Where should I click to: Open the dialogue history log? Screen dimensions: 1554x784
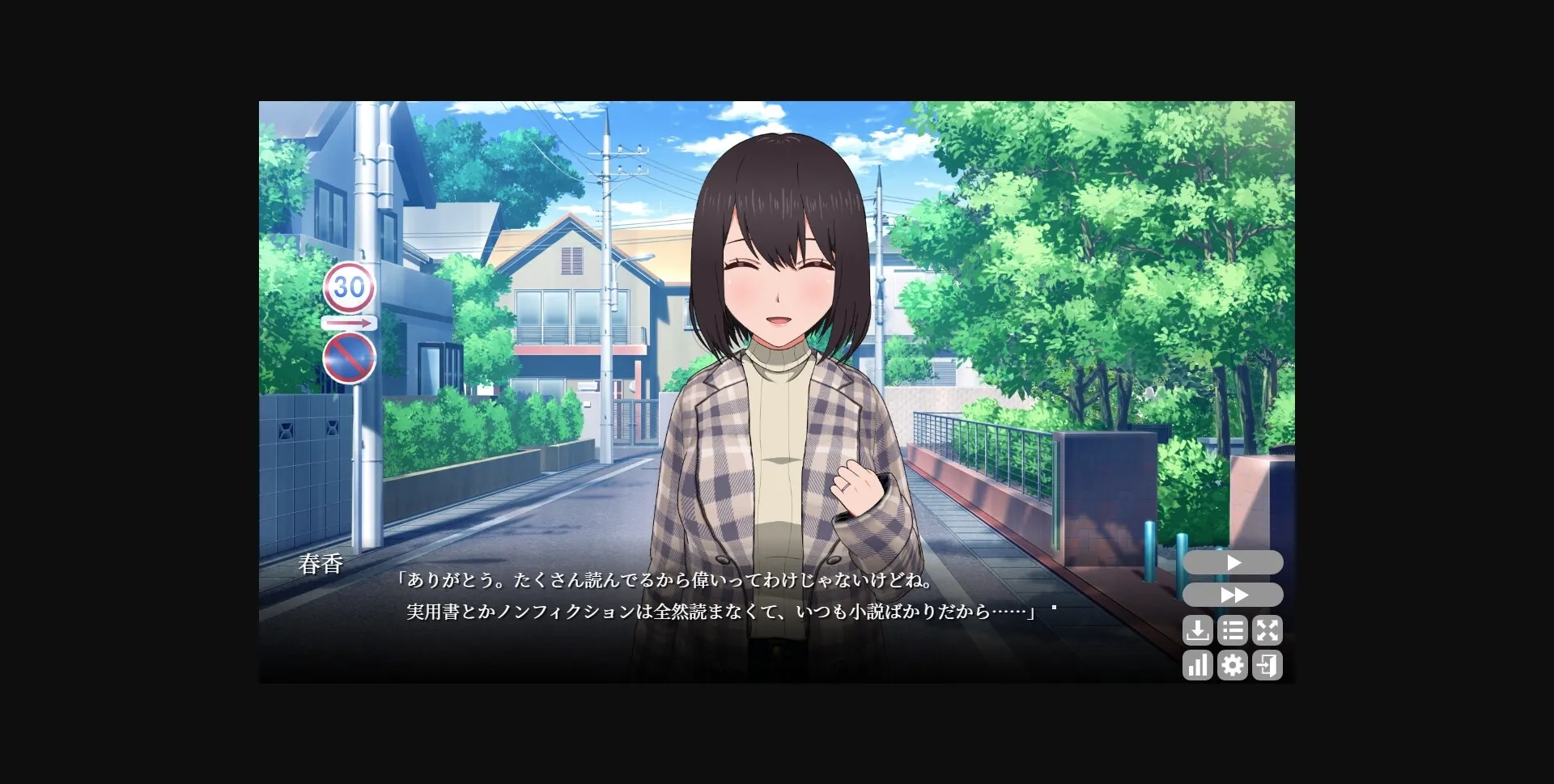pos(1233,631)
